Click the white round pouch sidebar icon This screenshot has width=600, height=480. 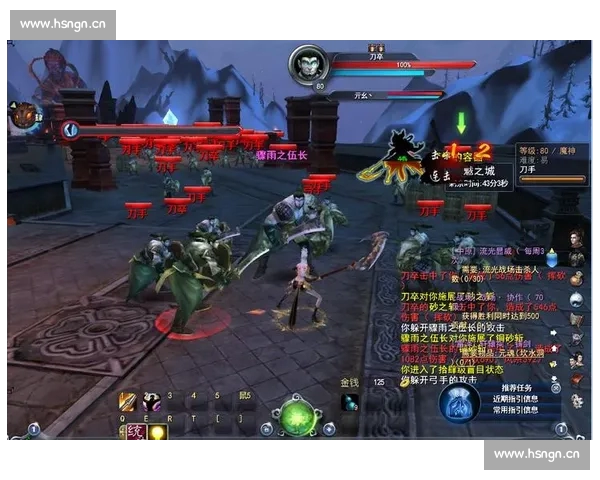point(576,298)
